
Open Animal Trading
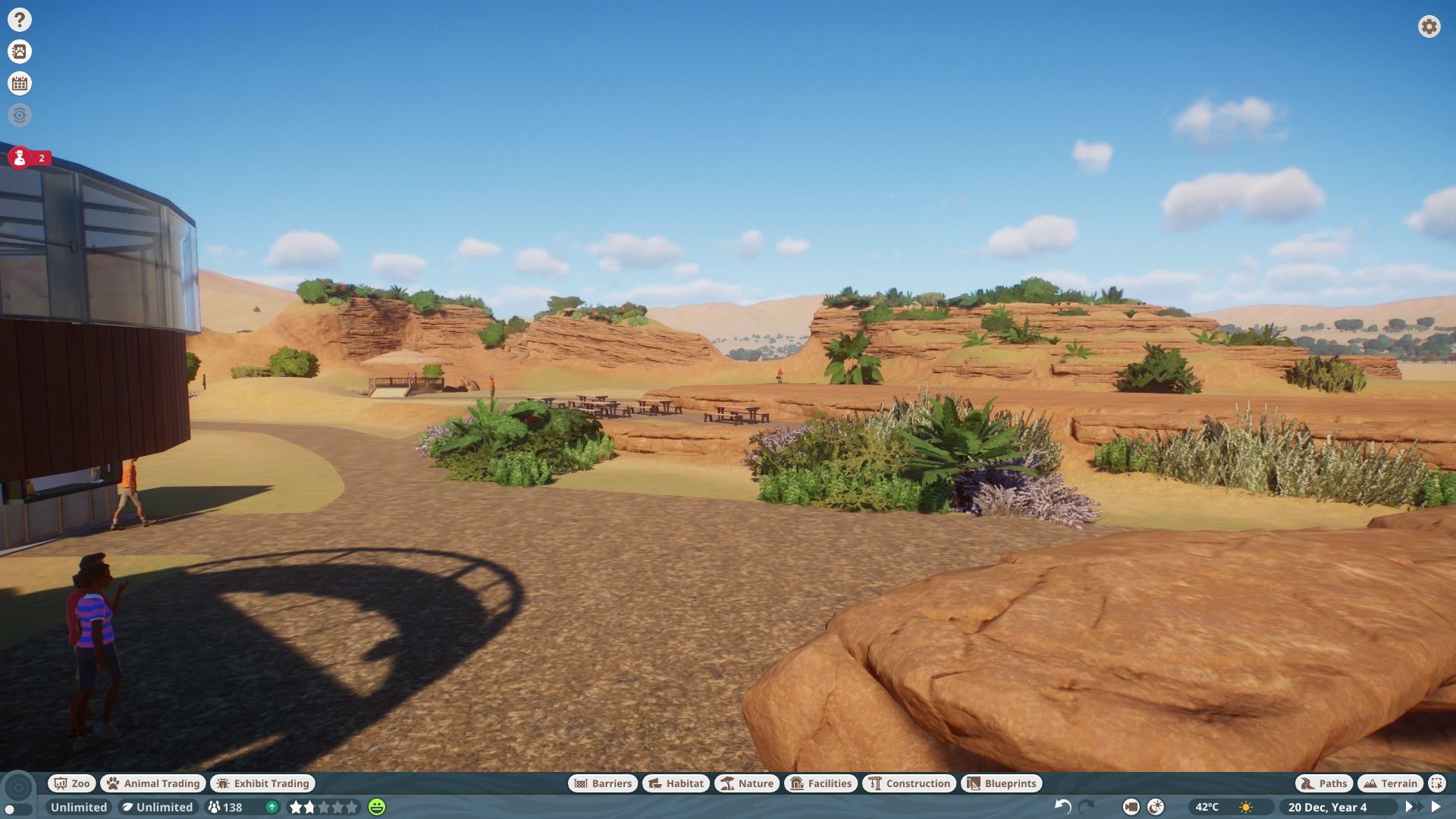point(152,783)
